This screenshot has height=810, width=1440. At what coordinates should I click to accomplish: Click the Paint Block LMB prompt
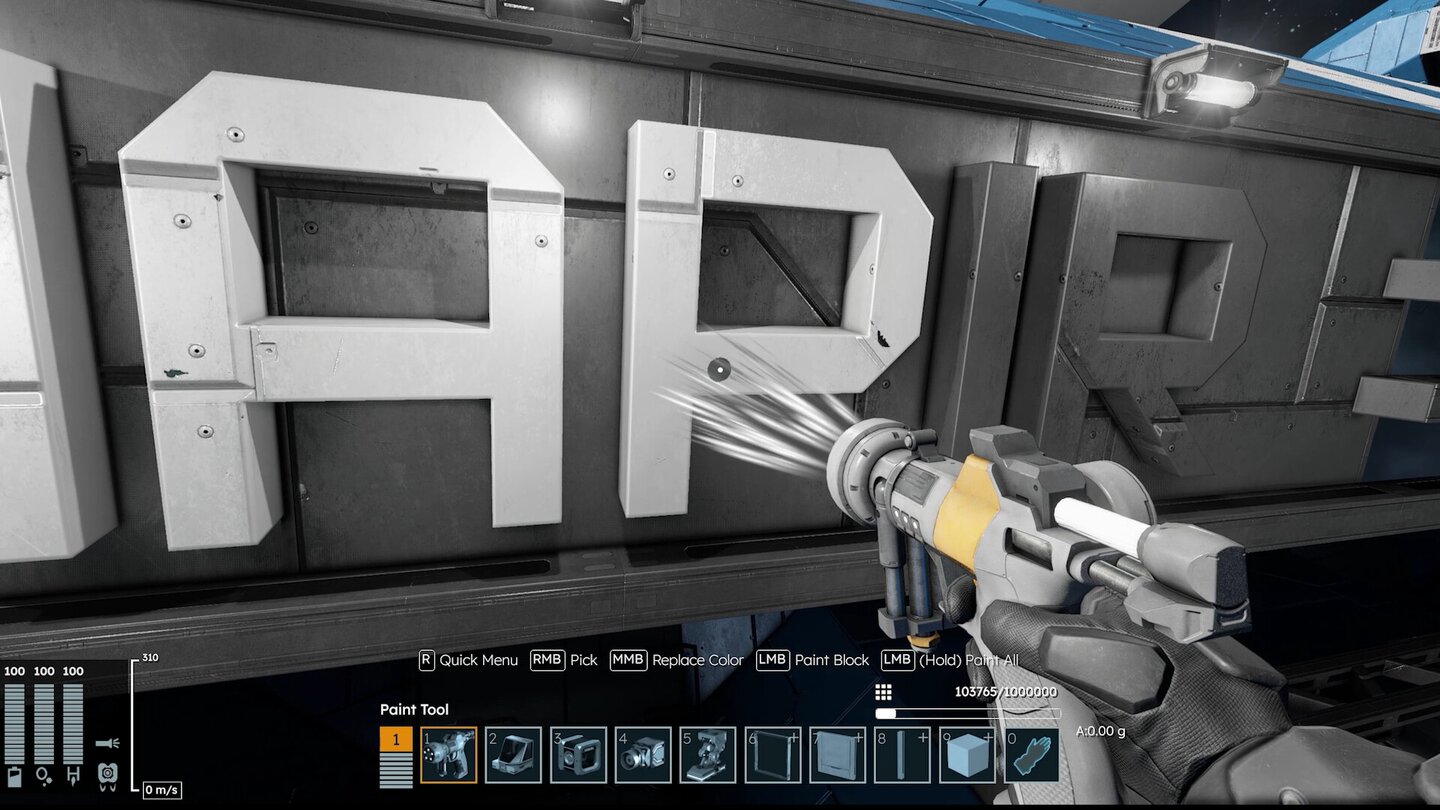tap(807, 660)
